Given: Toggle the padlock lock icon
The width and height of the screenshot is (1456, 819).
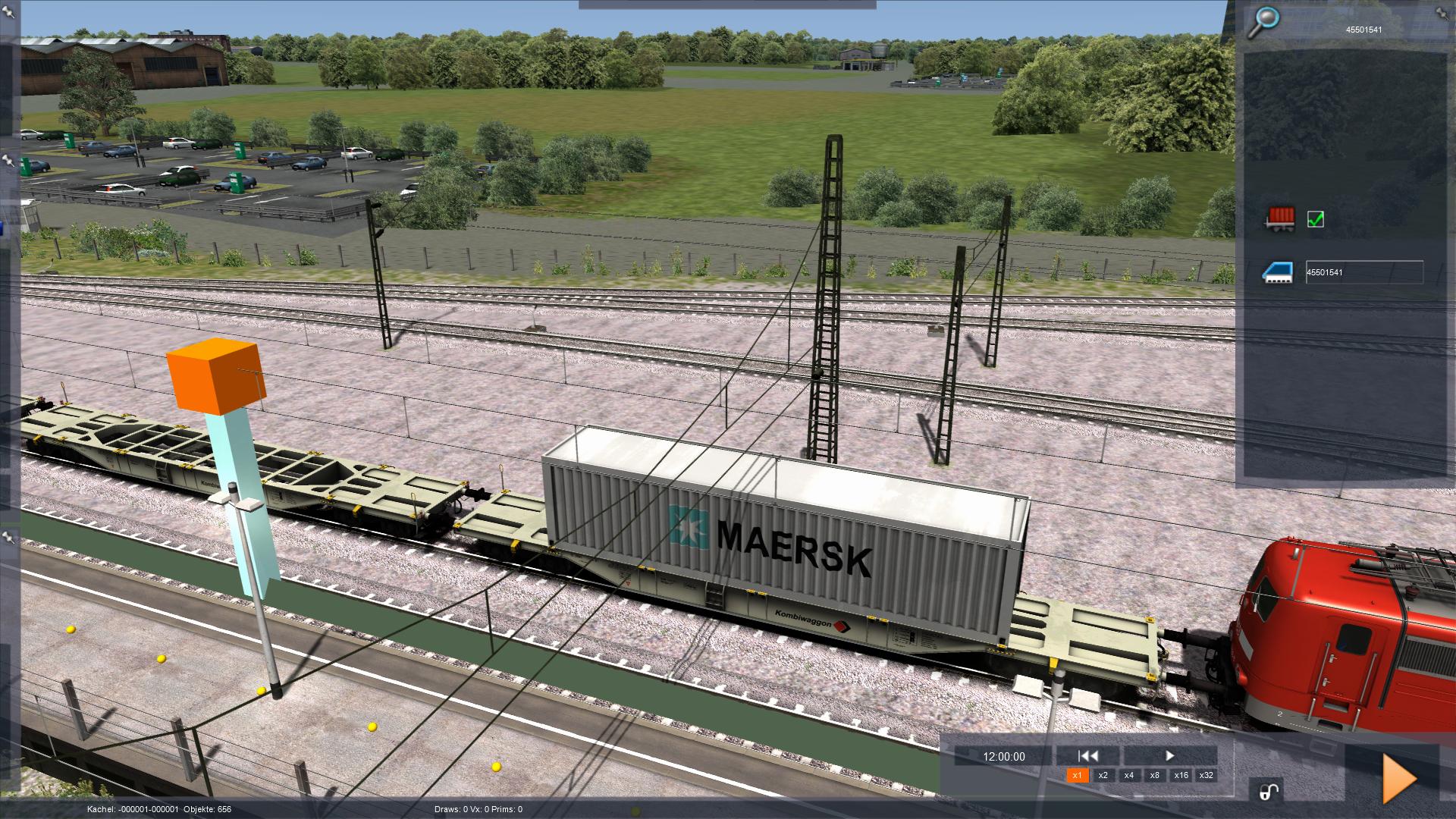Looking at the screenshot, I should click(1269, 791).
